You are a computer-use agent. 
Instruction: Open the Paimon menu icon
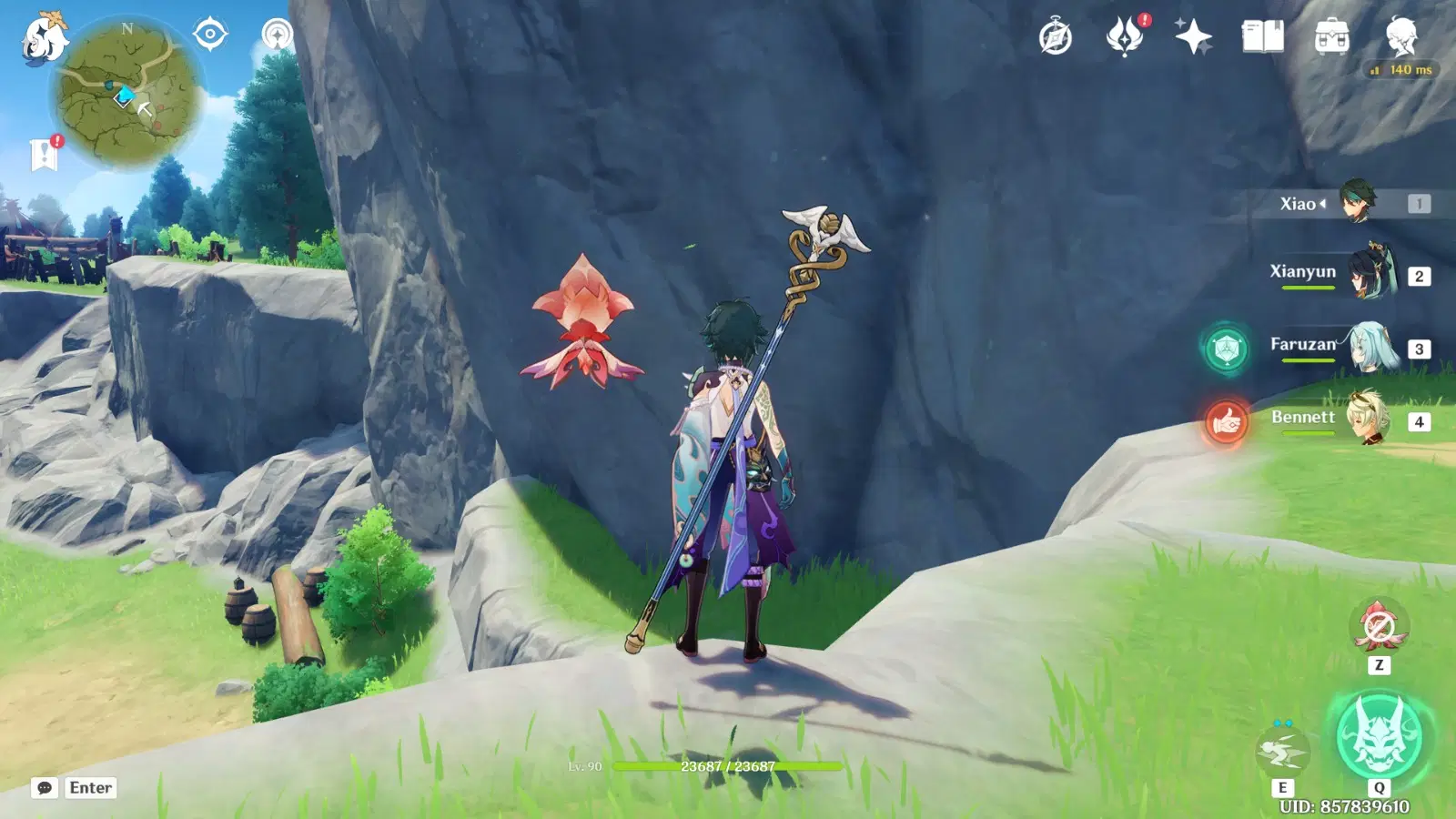coord(43,38)
